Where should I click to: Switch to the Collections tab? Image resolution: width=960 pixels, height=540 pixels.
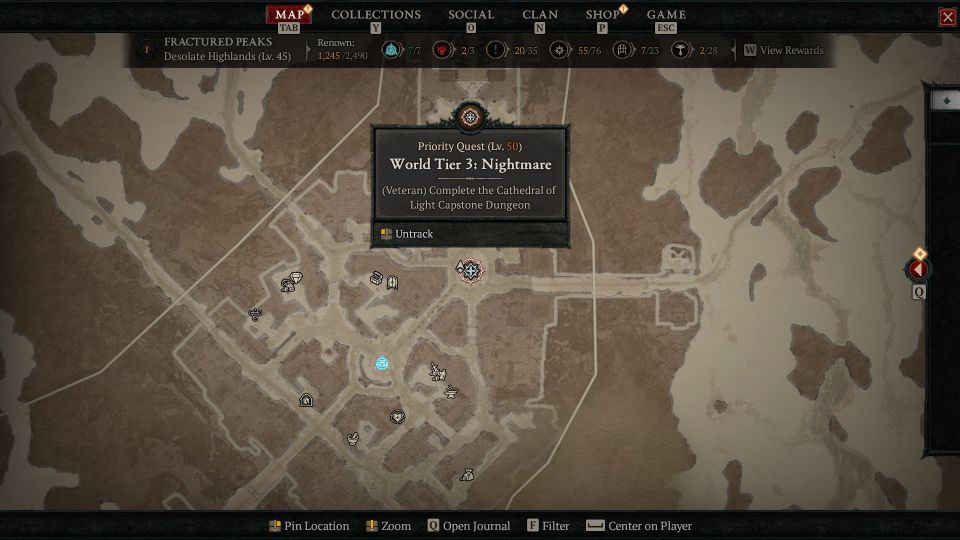[x=375, y=14]
